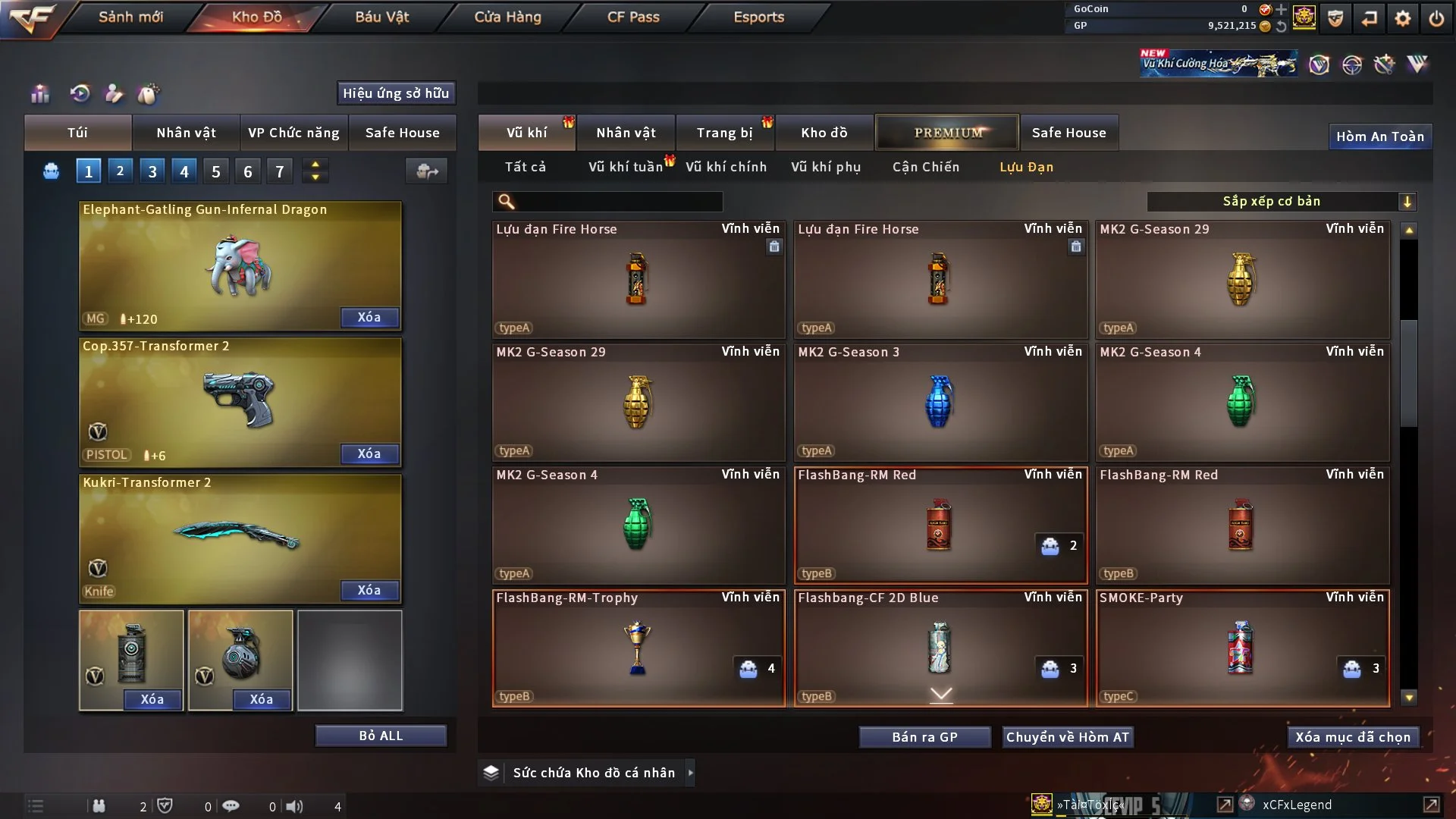Open the CF Pass page

[632, 17]
